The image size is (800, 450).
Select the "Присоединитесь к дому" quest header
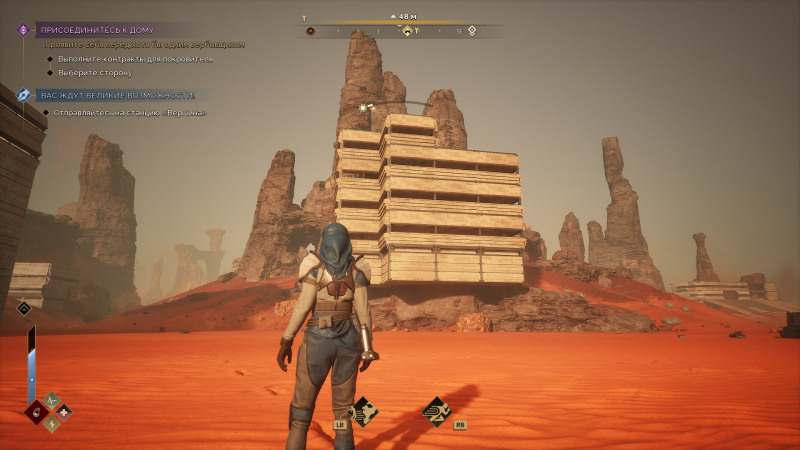[x=96, y=30]
